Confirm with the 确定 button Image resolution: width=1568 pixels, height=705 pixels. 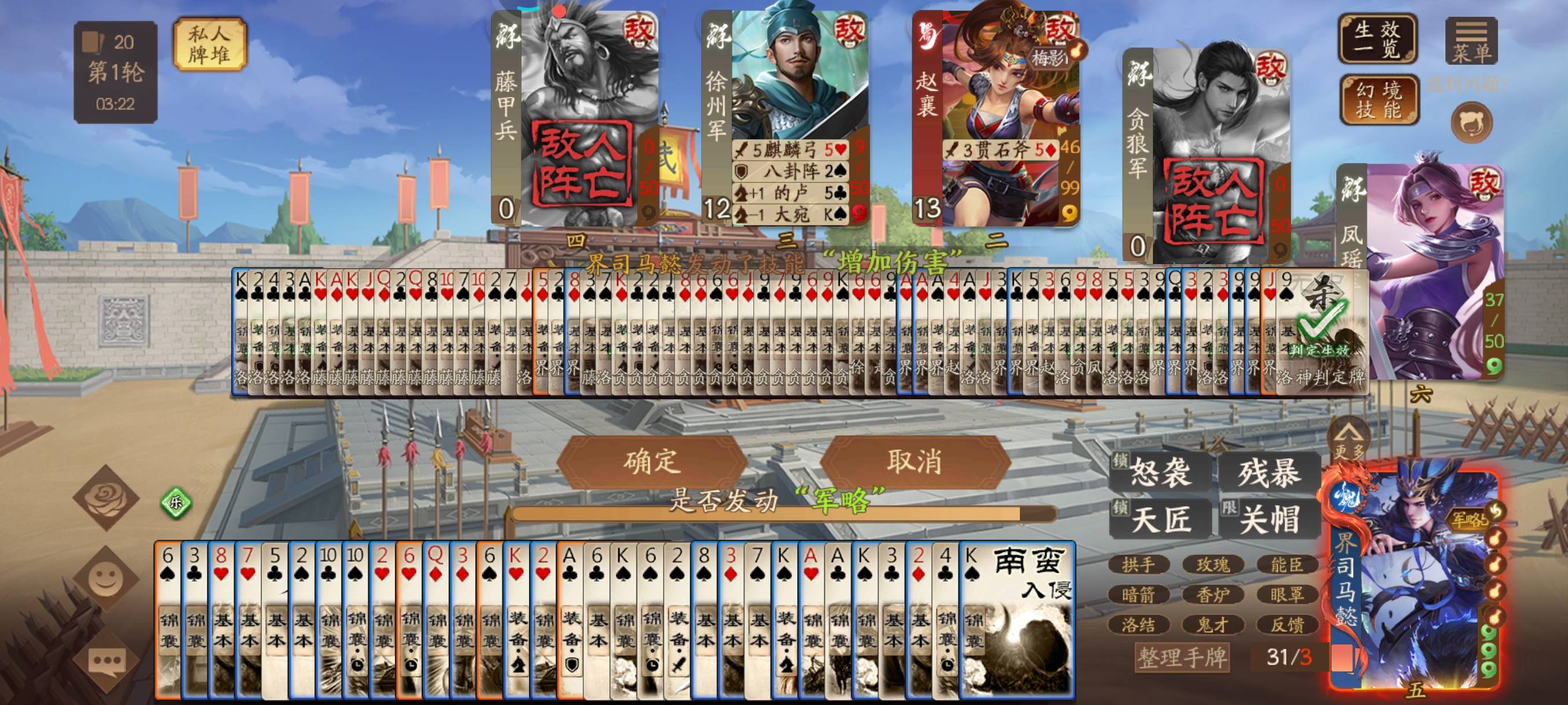click(x=651, y=462)
